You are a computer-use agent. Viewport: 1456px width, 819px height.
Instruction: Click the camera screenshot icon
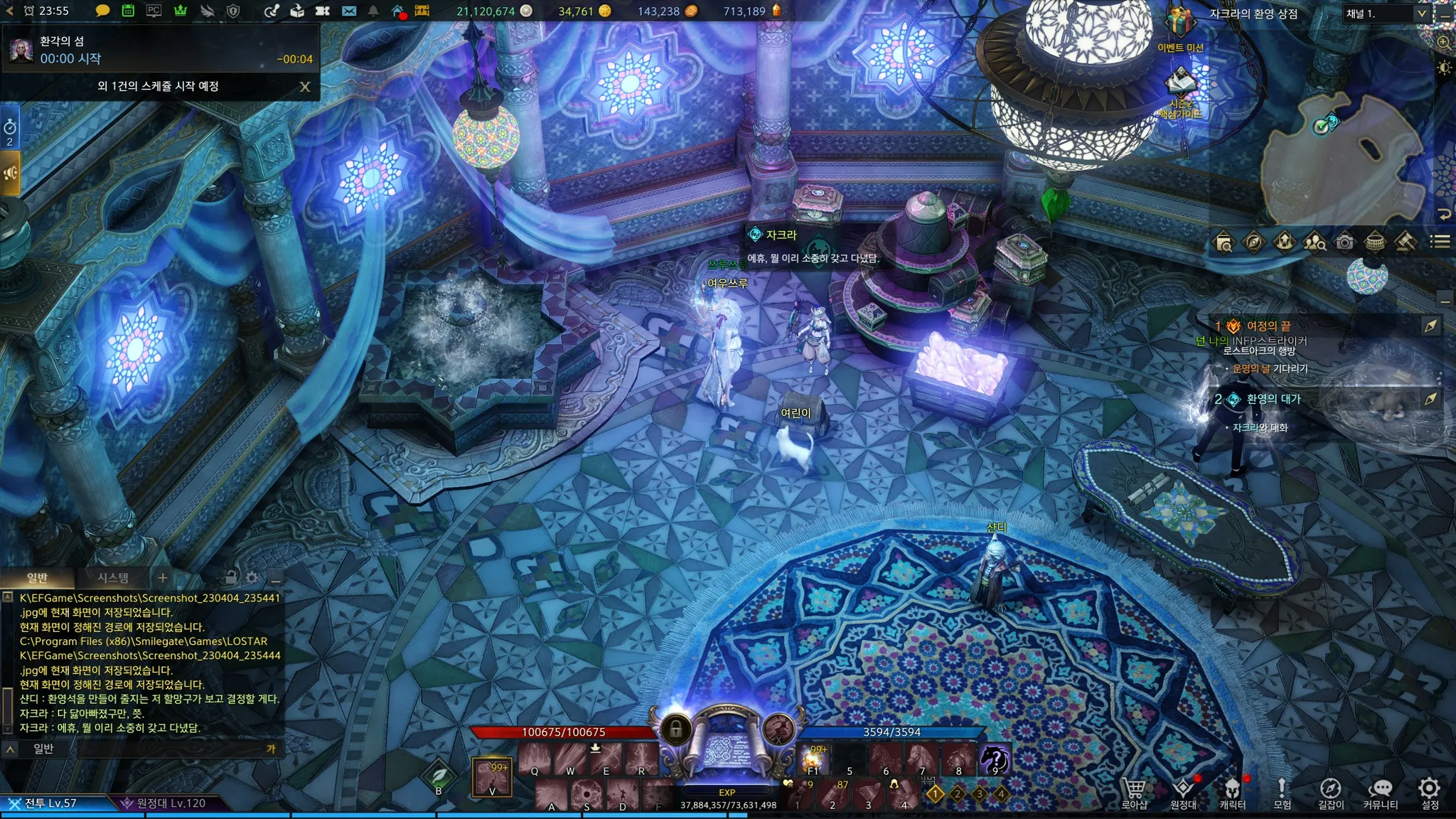(x=1344, y=242)
